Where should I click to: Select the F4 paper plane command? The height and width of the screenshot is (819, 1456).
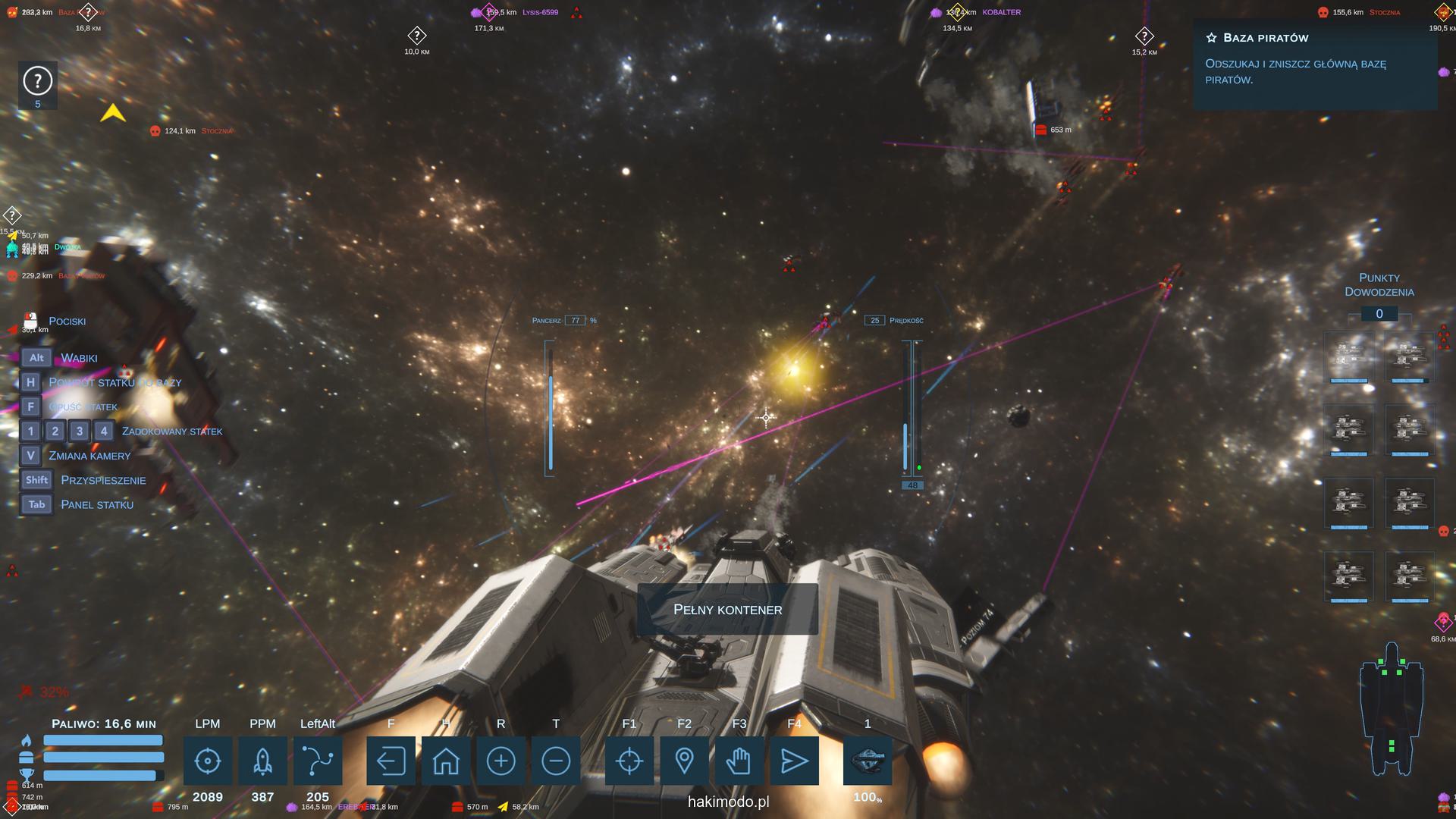pos(794,761)
